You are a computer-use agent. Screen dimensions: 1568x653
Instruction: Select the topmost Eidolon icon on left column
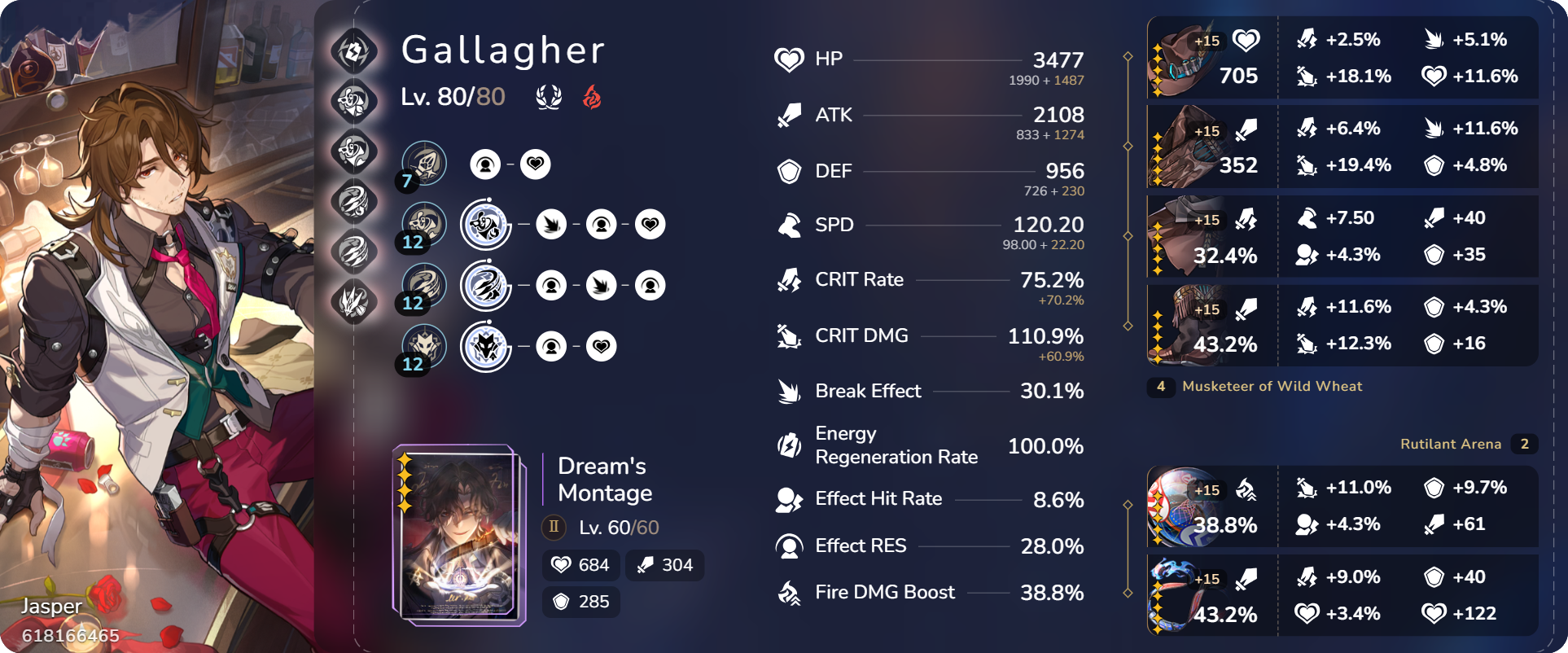tap(354, 51)
